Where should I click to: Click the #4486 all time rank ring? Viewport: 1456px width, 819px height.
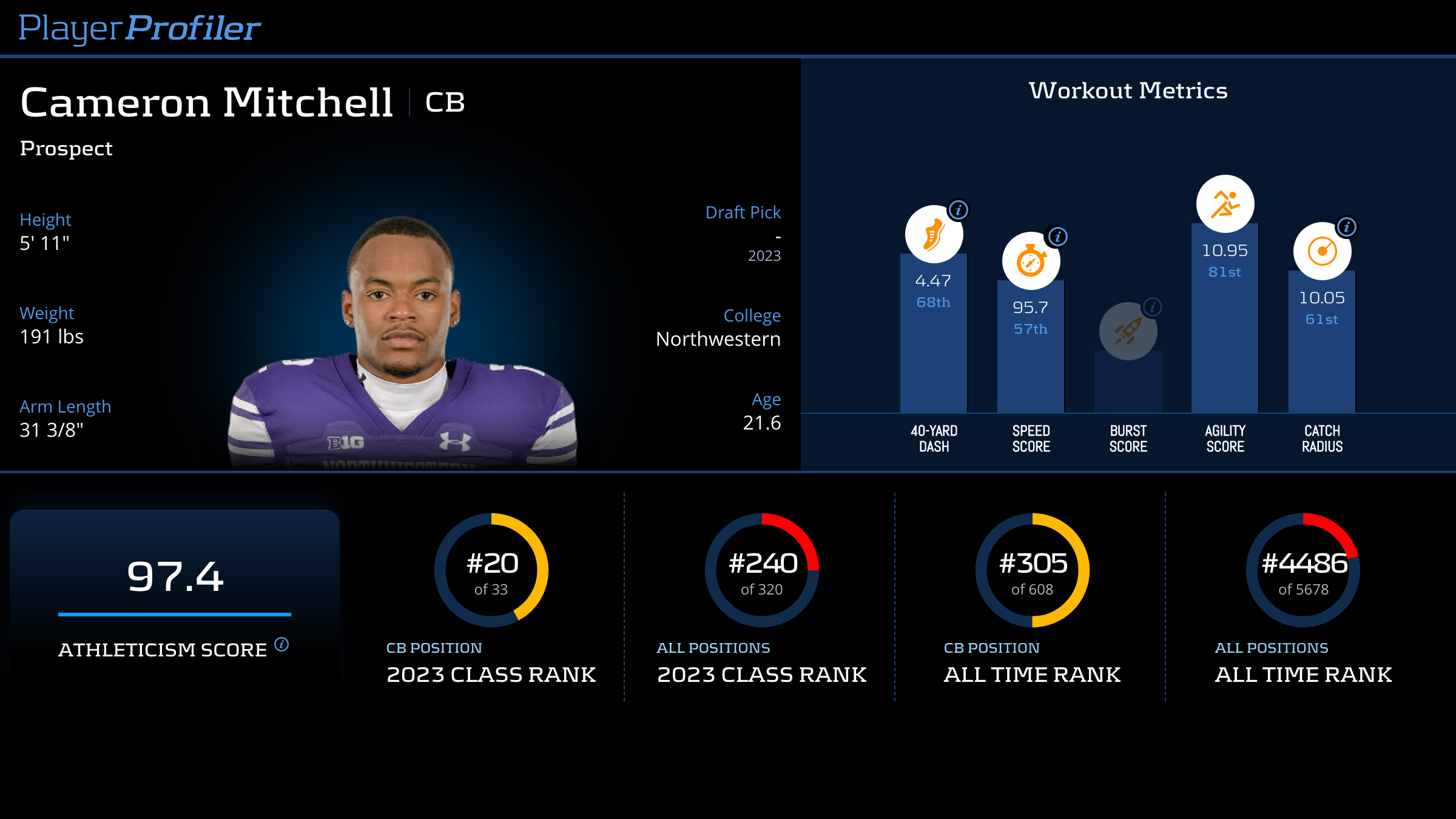1303,570
